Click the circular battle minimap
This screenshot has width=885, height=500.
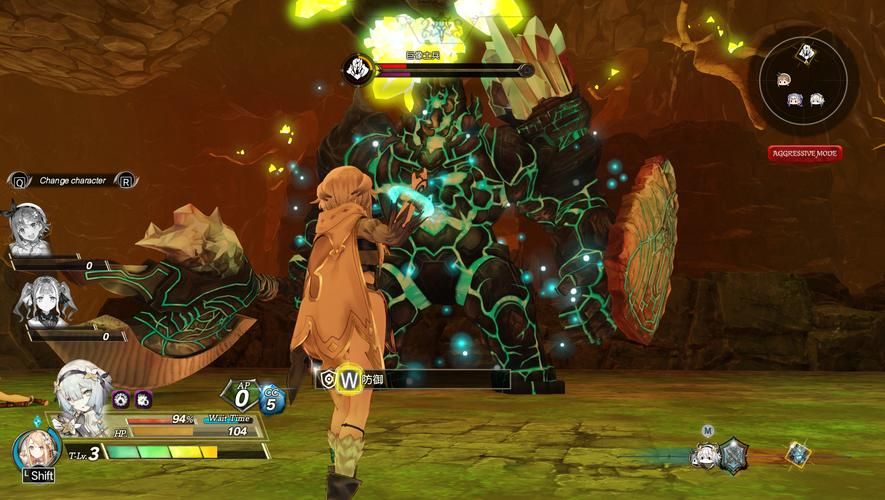click(803, 80)
